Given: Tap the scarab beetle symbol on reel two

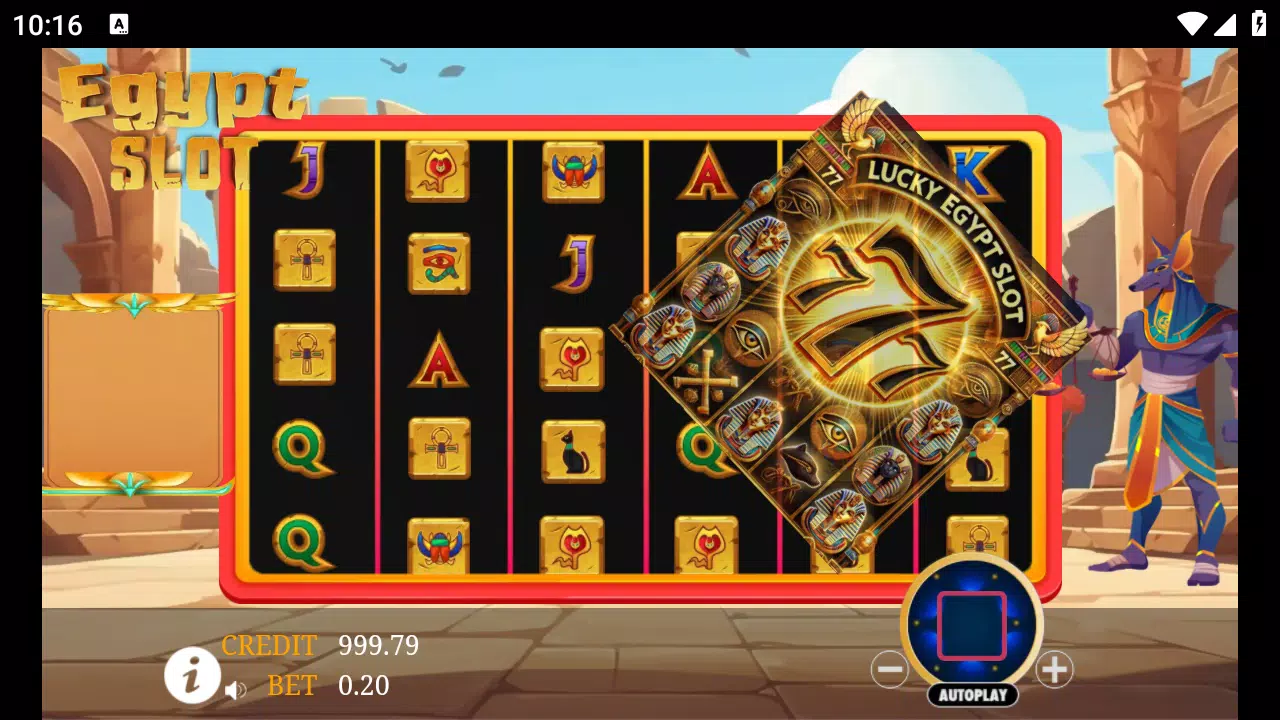Looking at the screenshot, I should coord(438,545).
